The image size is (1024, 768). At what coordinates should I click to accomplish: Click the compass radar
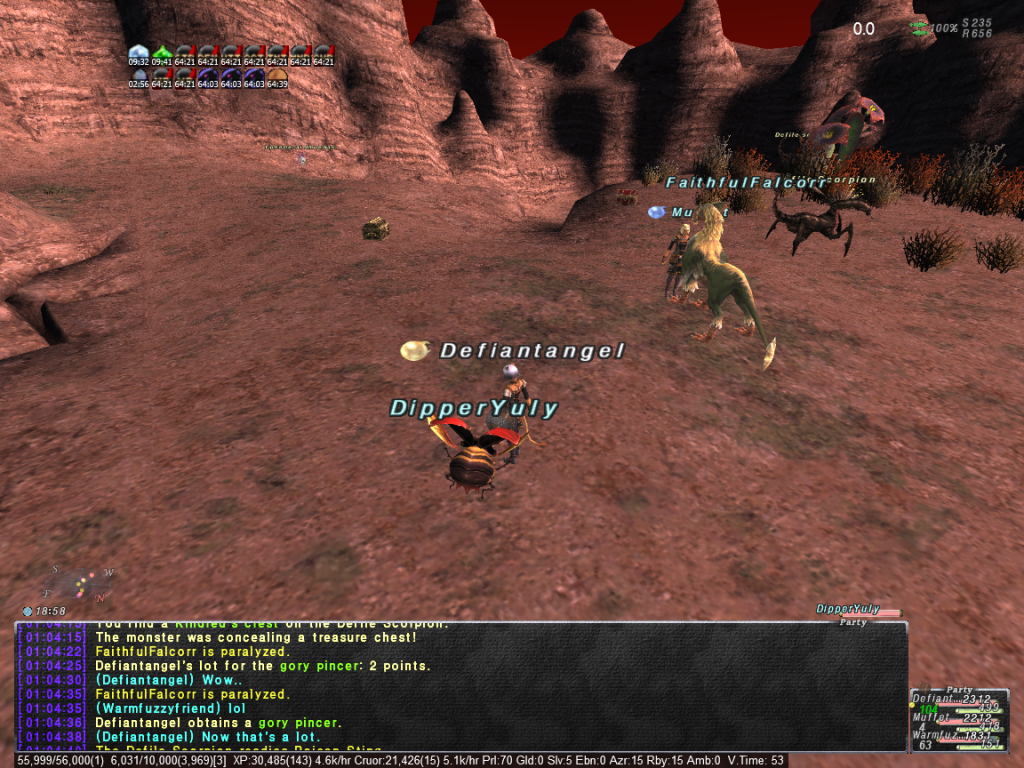[x=80, y=582]
